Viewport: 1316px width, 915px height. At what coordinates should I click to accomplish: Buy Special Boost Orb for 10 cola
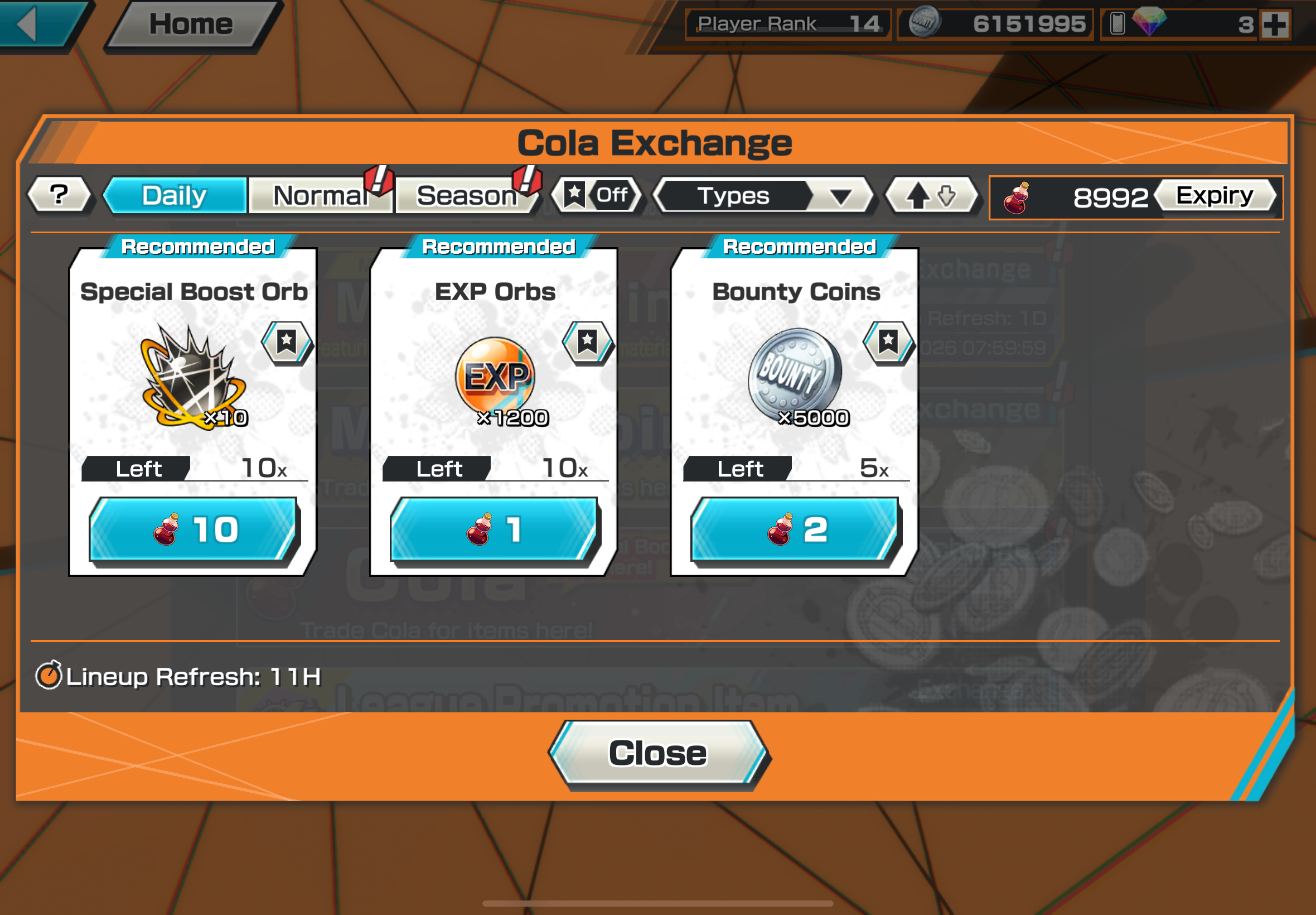tap(193, 529)
